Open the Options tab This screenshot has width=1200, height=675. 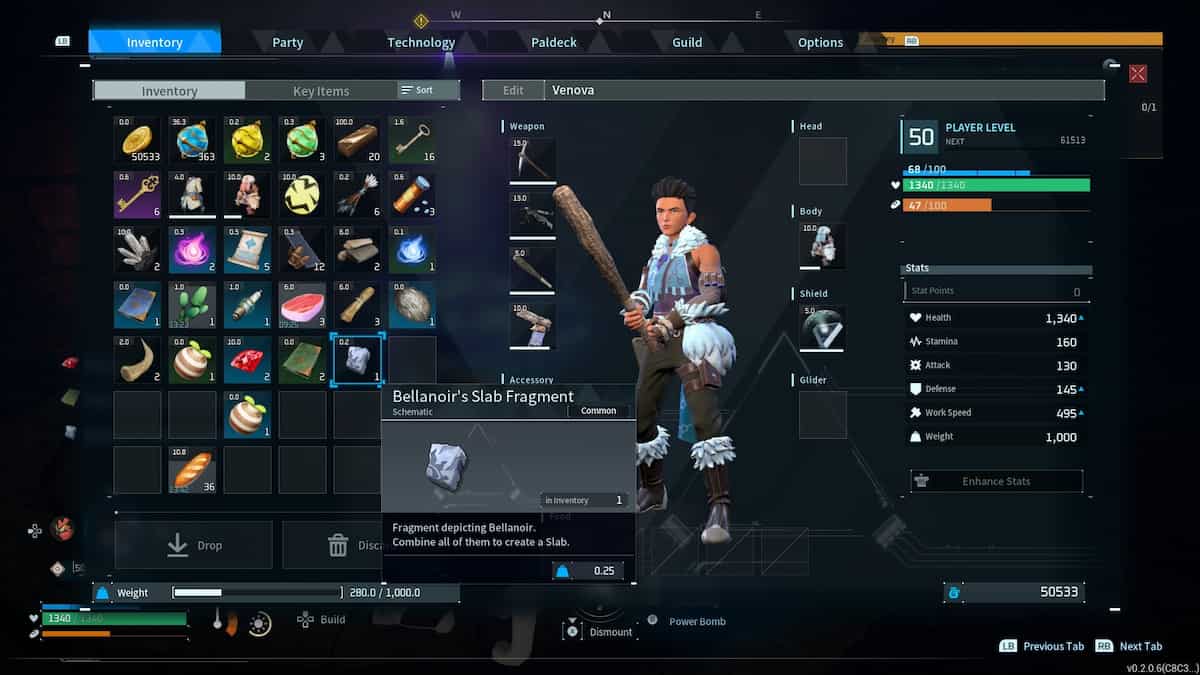pos(820,42)
